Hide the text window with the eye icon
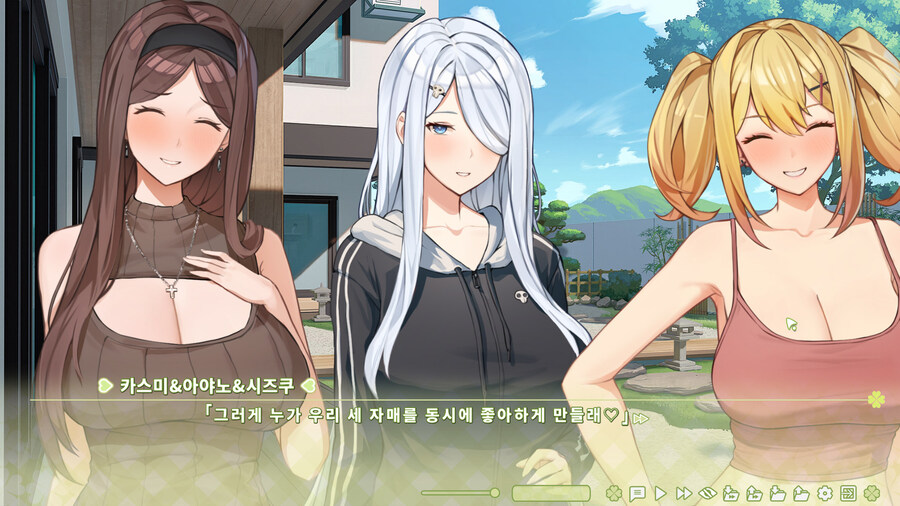900x506 pixels. click(x=707, y=493)
